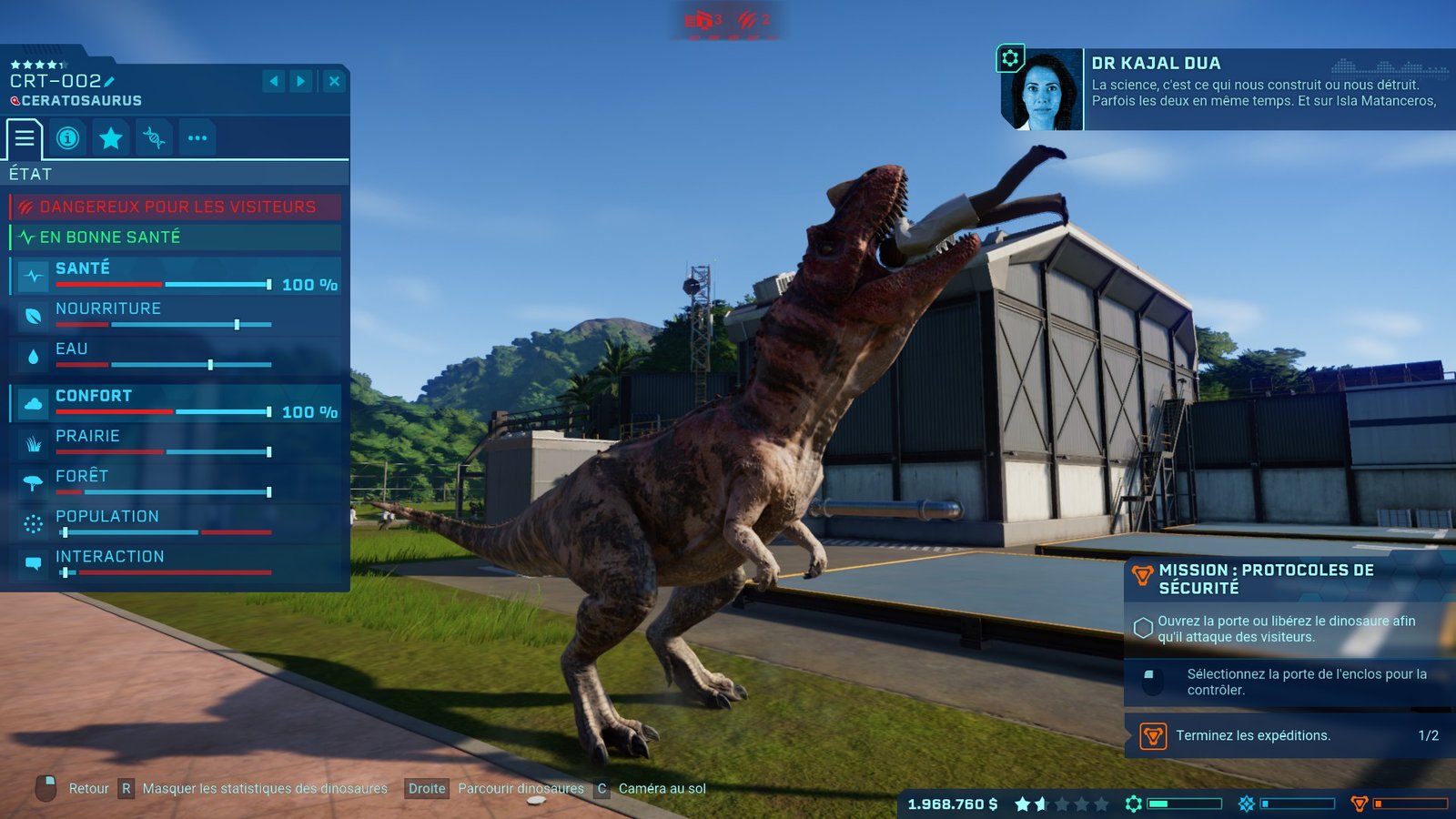Select the Confort stat row
The image size is (1456, 819).
pos(177,403)
